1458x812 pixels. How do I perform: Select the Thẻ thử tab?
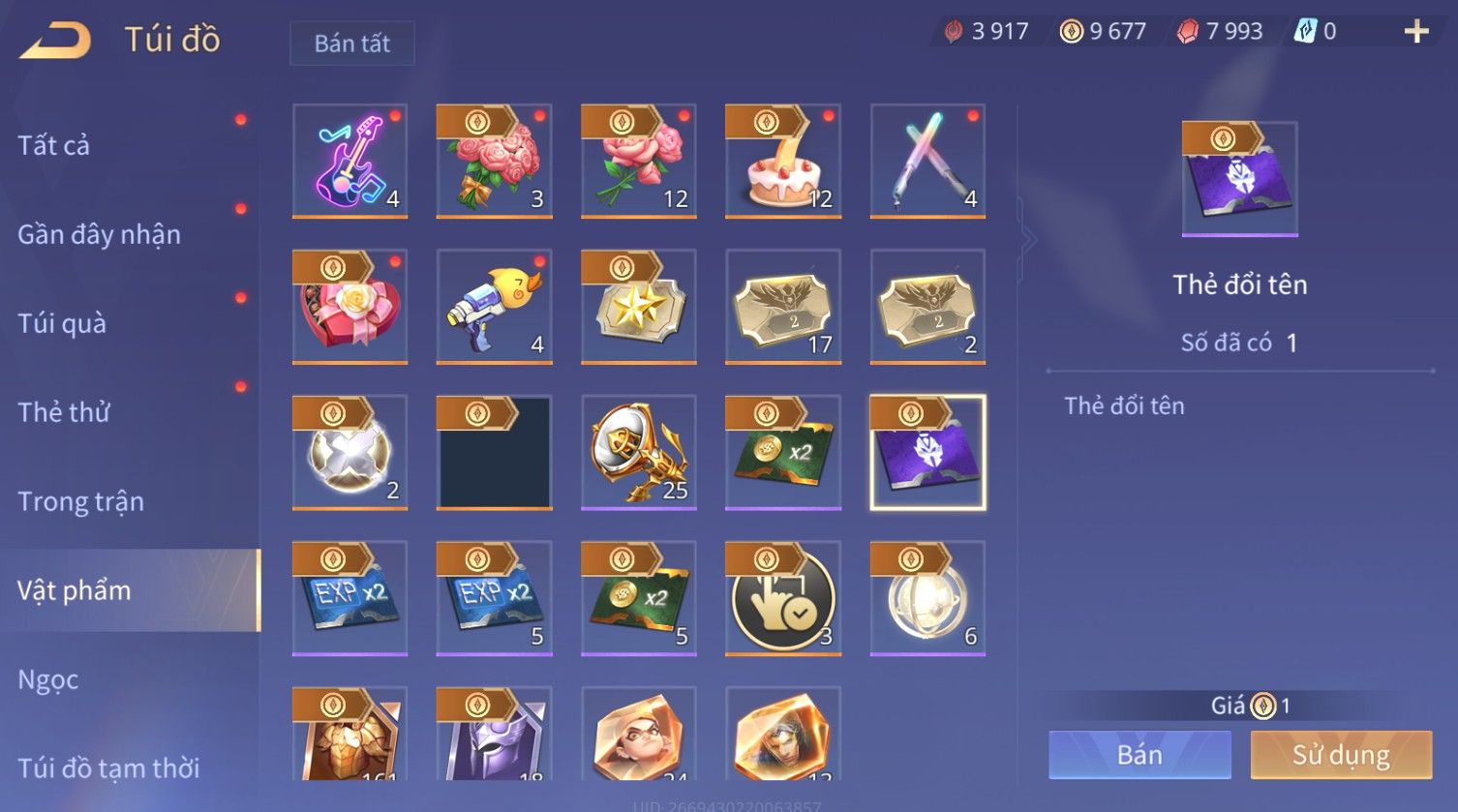pos(64,412)
